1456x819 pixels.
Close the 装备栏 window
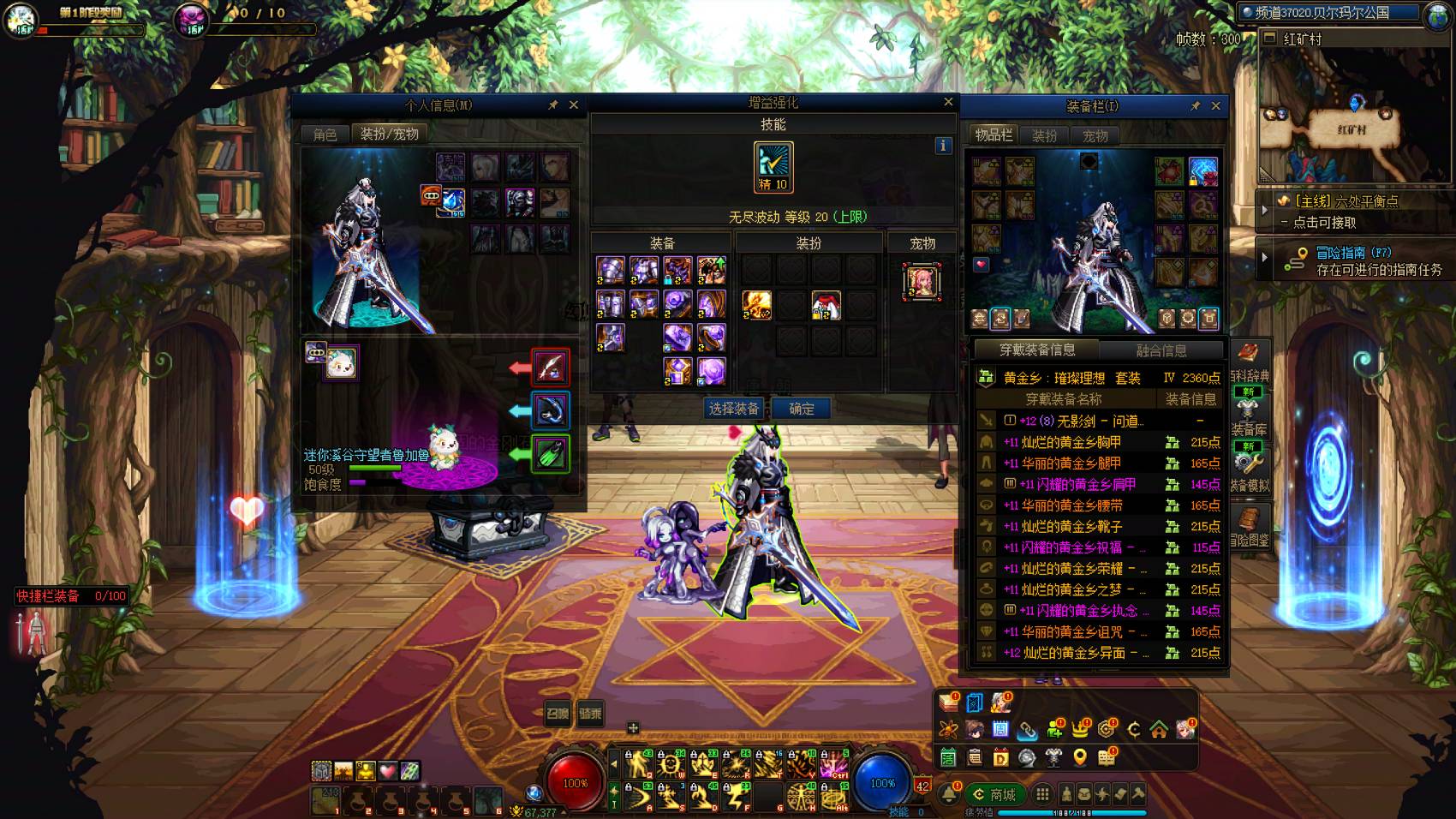(1216, 106)
